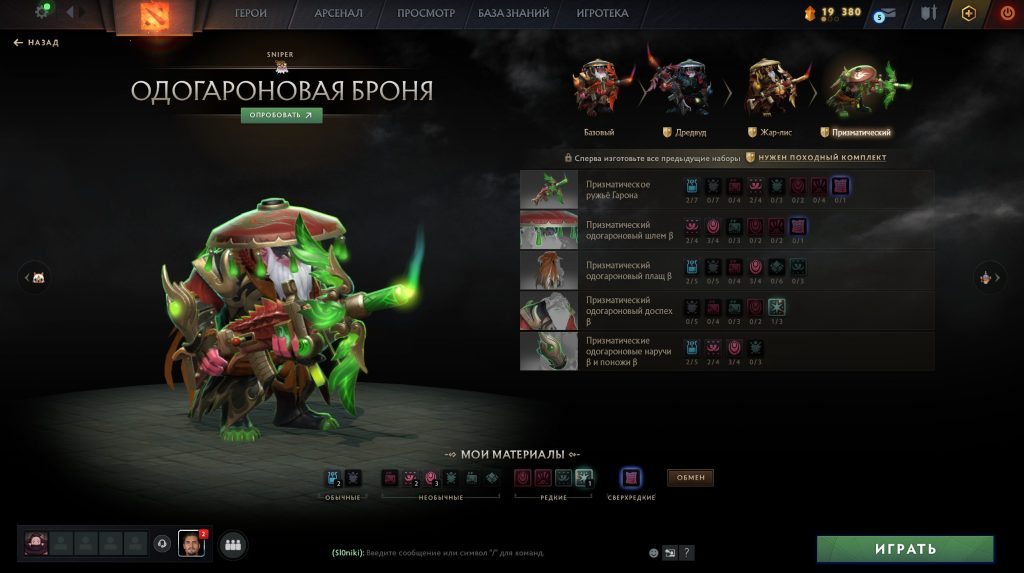This screenshot has width=1024, height=573.
Task: Open the БАЗА ЗНАНИЙ tab
Action: [x=514, y=14]
